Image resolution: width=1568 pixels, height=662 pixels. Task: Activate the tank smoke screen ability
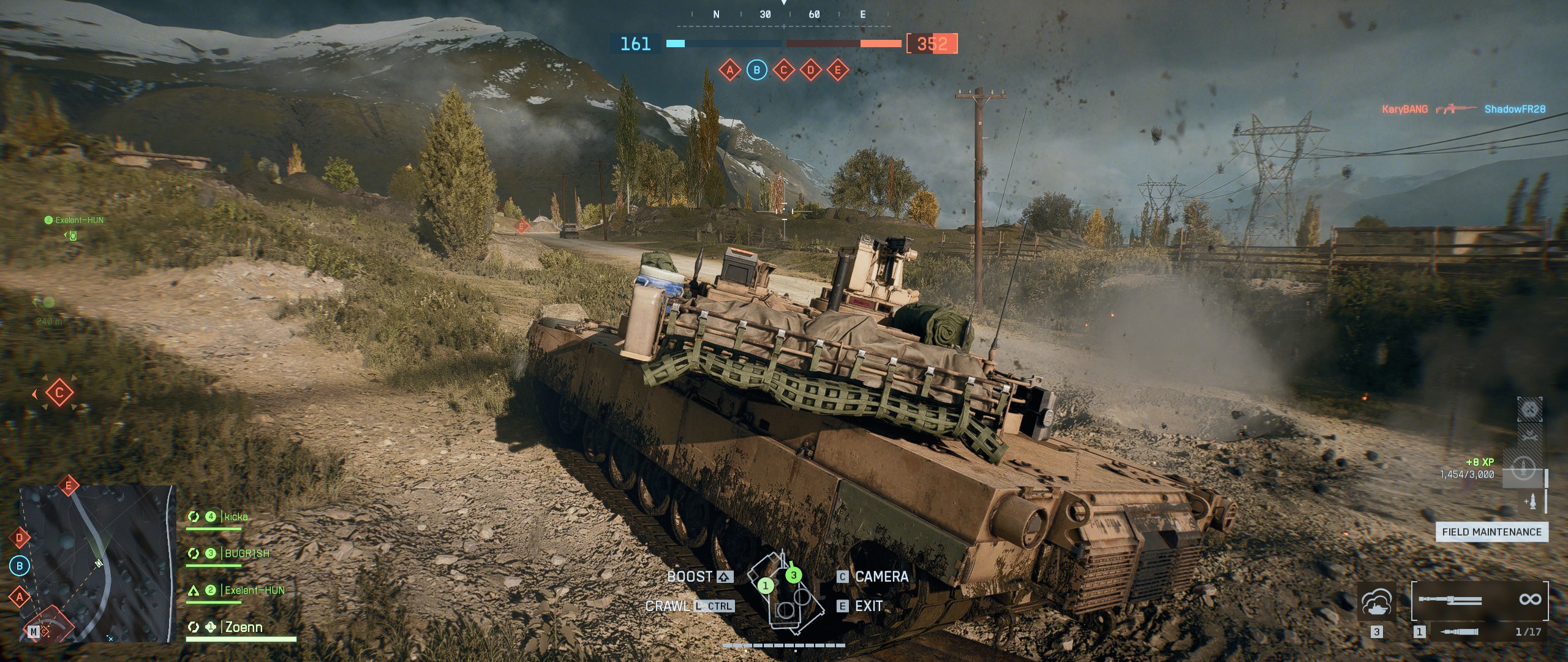point(1377,603)
